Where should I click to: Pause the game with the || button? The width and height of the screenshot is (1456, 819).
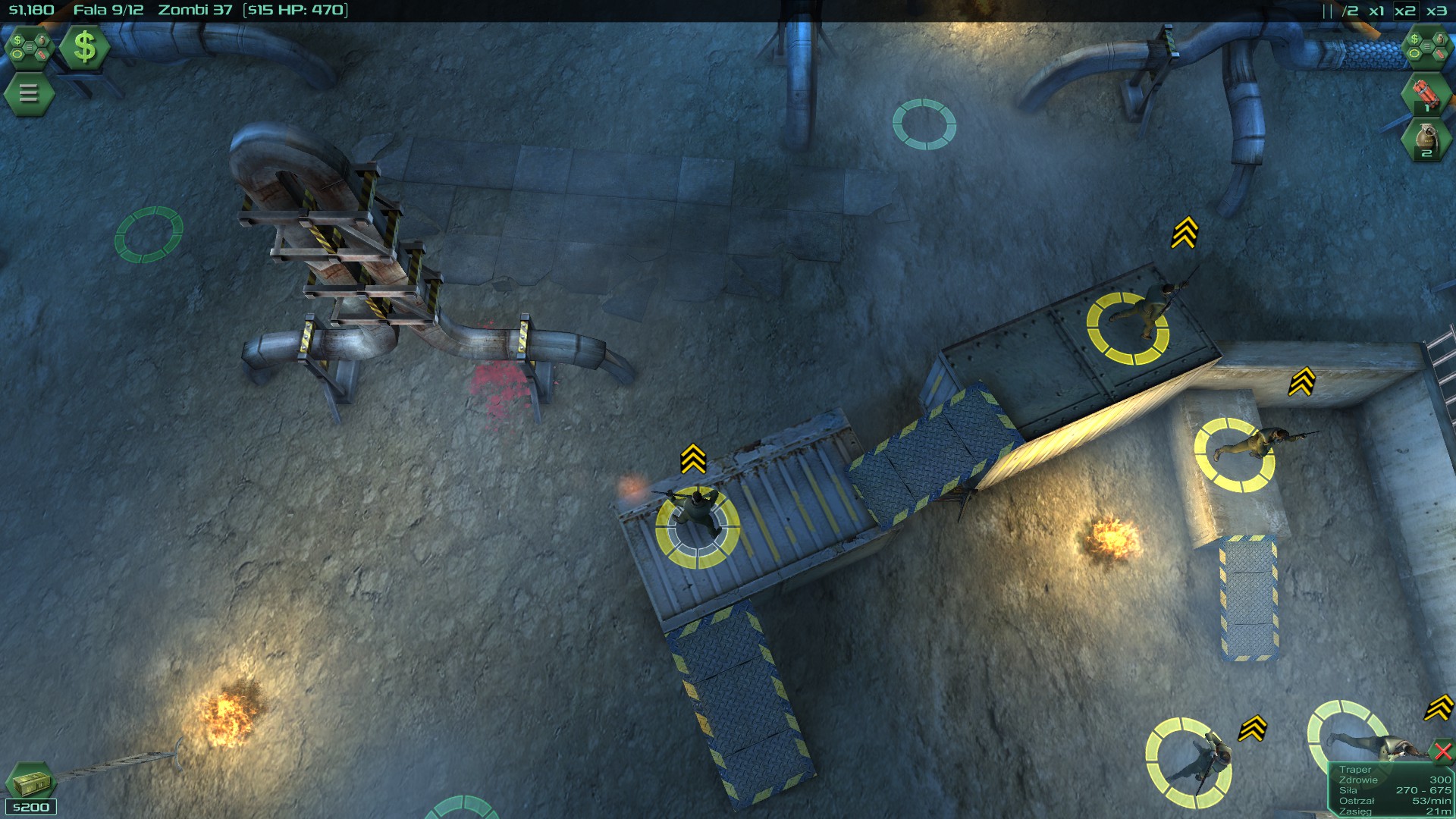(1329, 11)
